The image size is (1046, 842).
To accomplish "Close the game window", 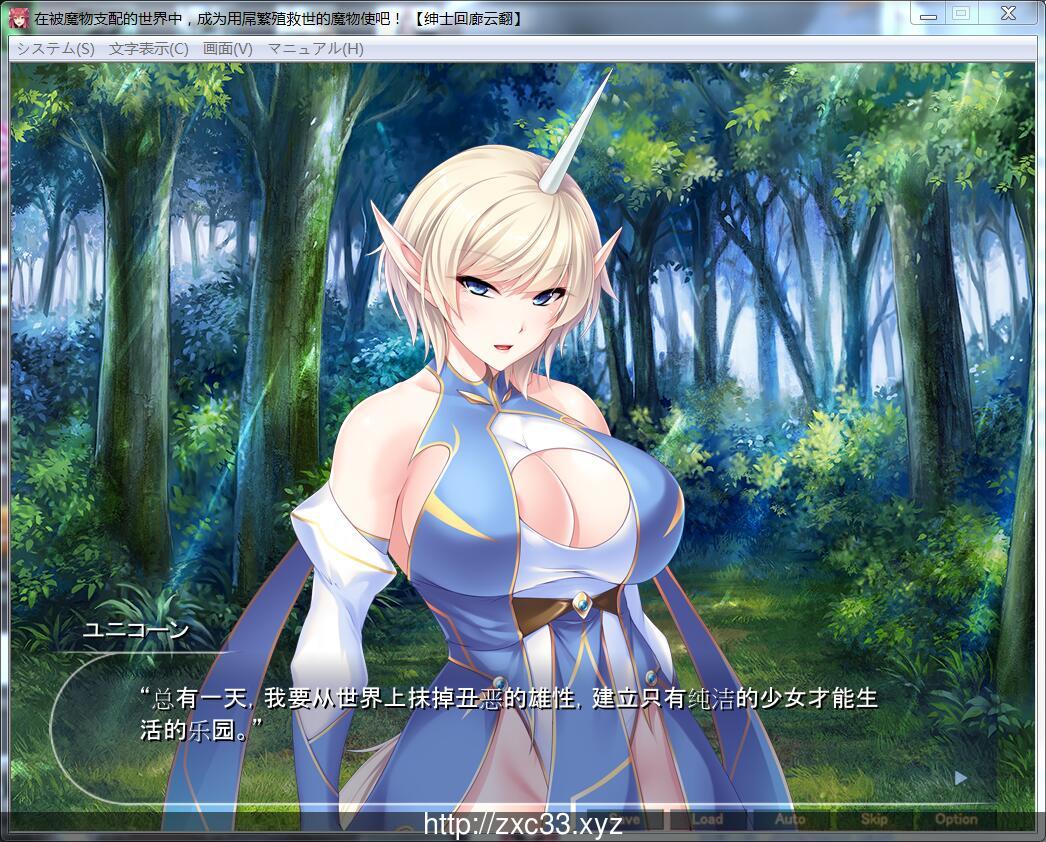I will 1007,13.
